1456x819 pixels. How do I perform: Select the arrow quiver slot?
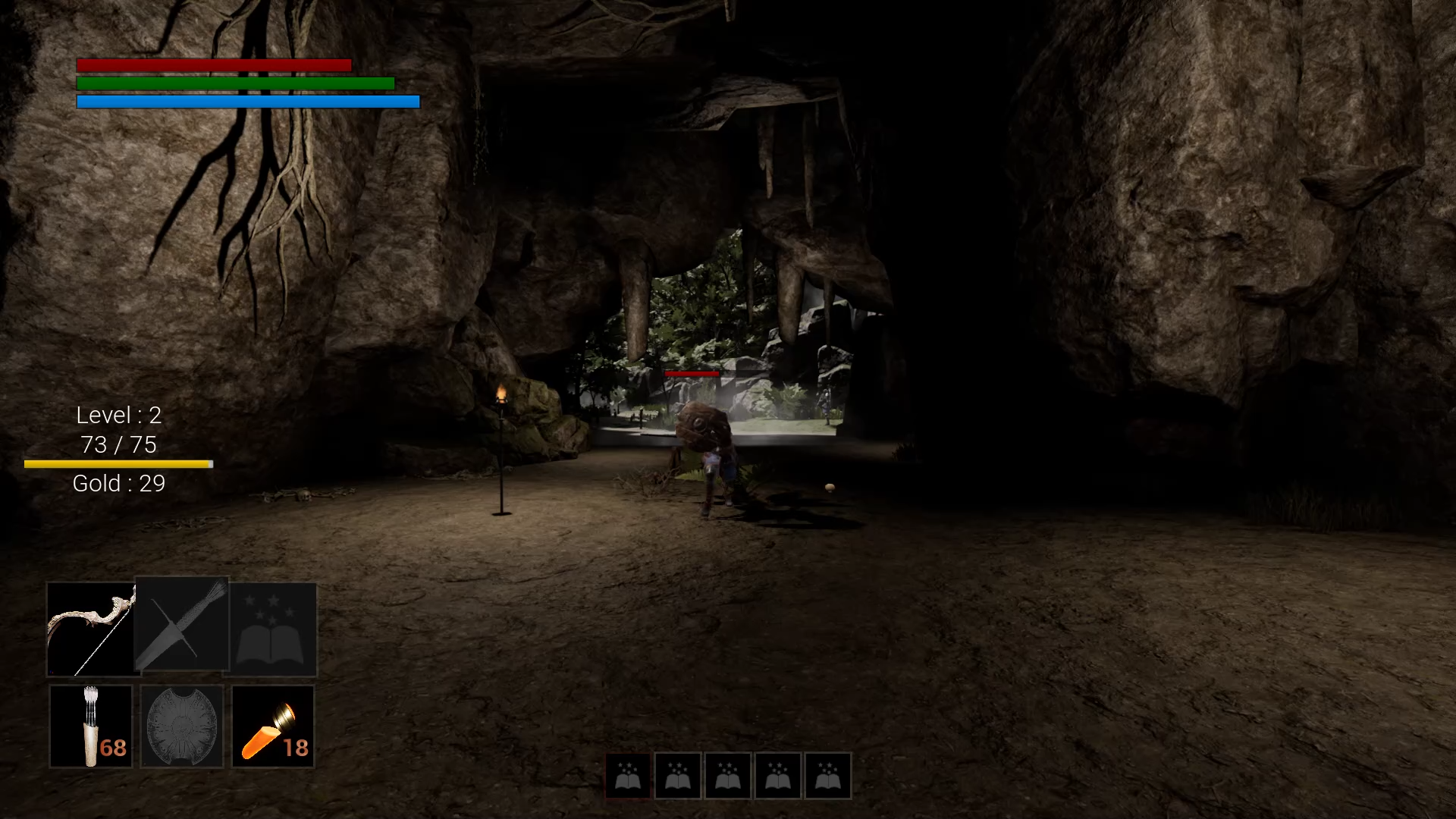pyautogui.click(x=91, y=726)
